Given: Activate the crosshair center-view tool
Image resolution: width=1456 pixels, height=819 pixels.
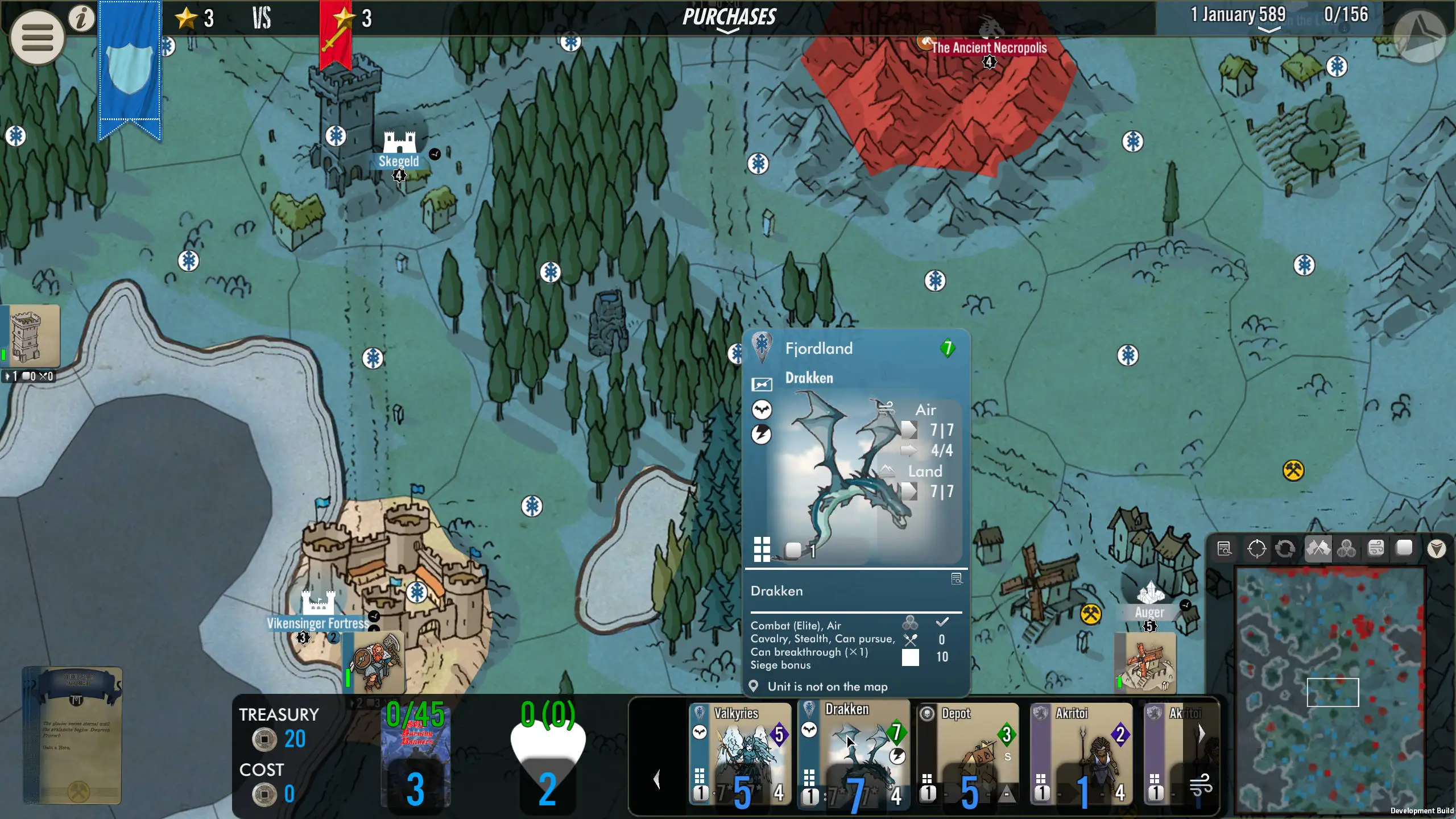Looking at the screenshot, I should 1256,549.
